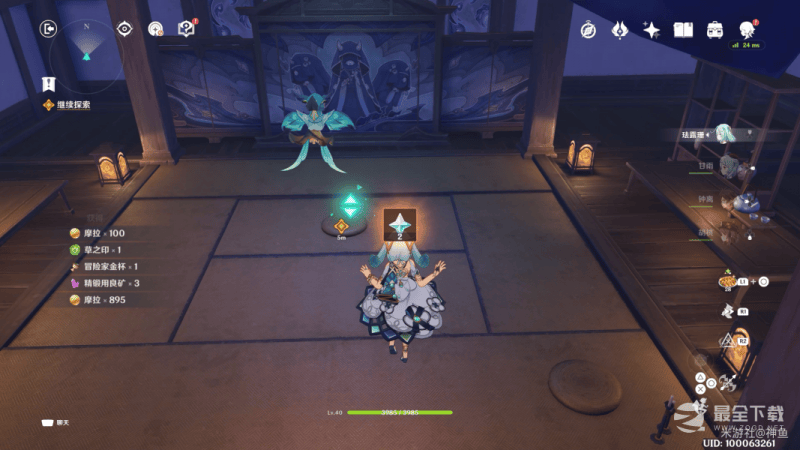Open the open-book handbook icon
The width and height of the screenshot is (800, 450).
point(683,30)
